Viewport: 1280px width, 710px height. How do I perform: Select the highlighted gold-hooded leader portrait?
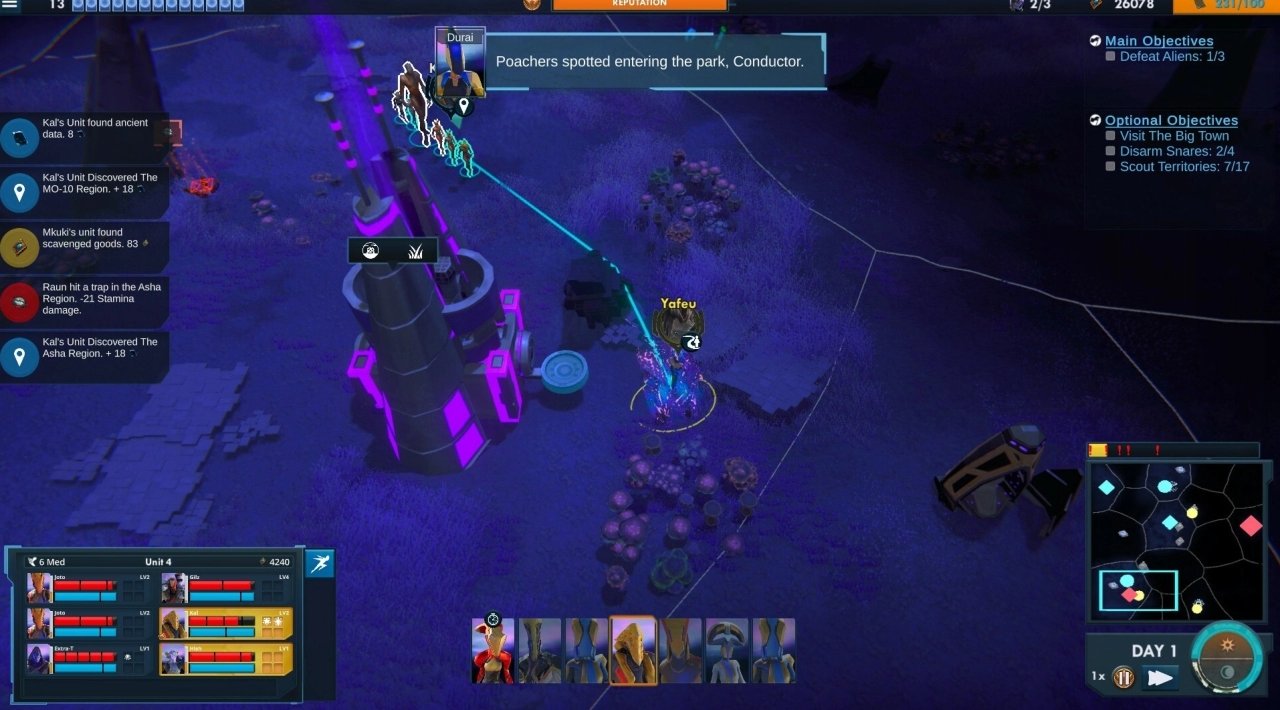click(x=633, y=650)
